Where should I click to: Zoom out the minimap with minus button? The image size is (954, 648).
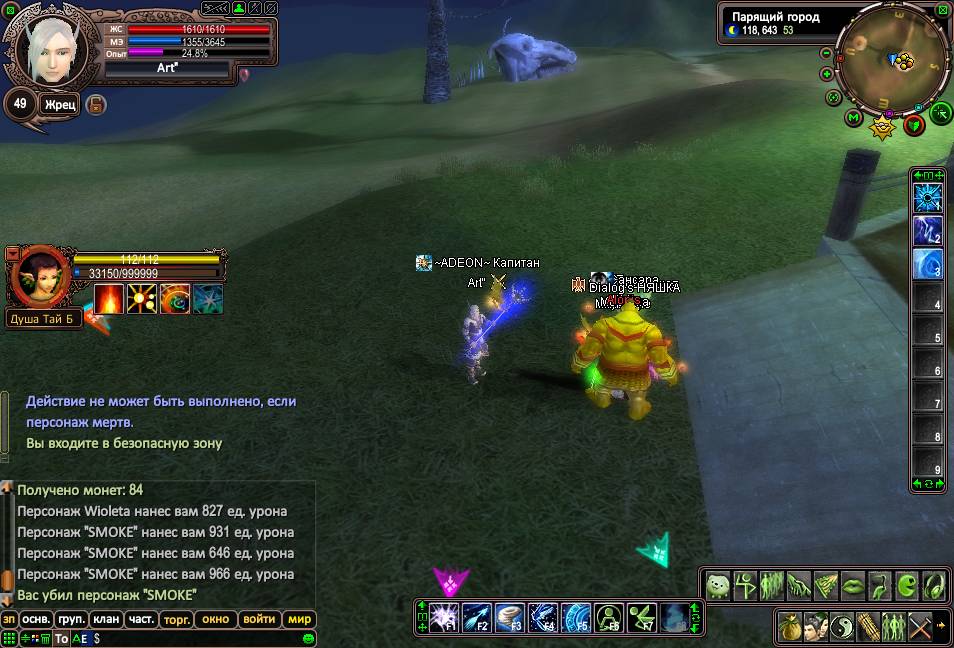[826, 53]
